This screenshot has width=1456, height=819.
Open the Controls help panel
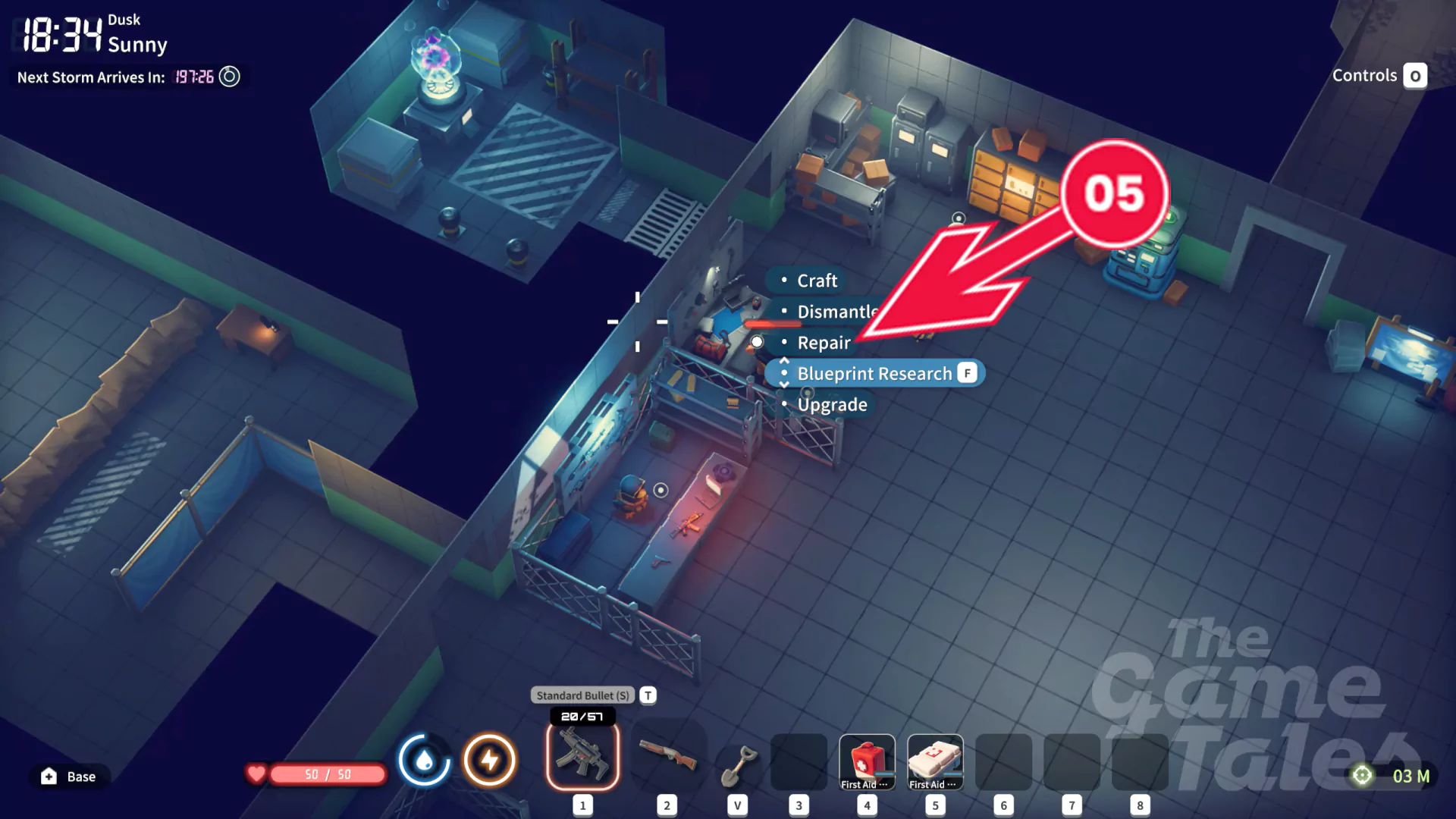(x=1379, y=76)
